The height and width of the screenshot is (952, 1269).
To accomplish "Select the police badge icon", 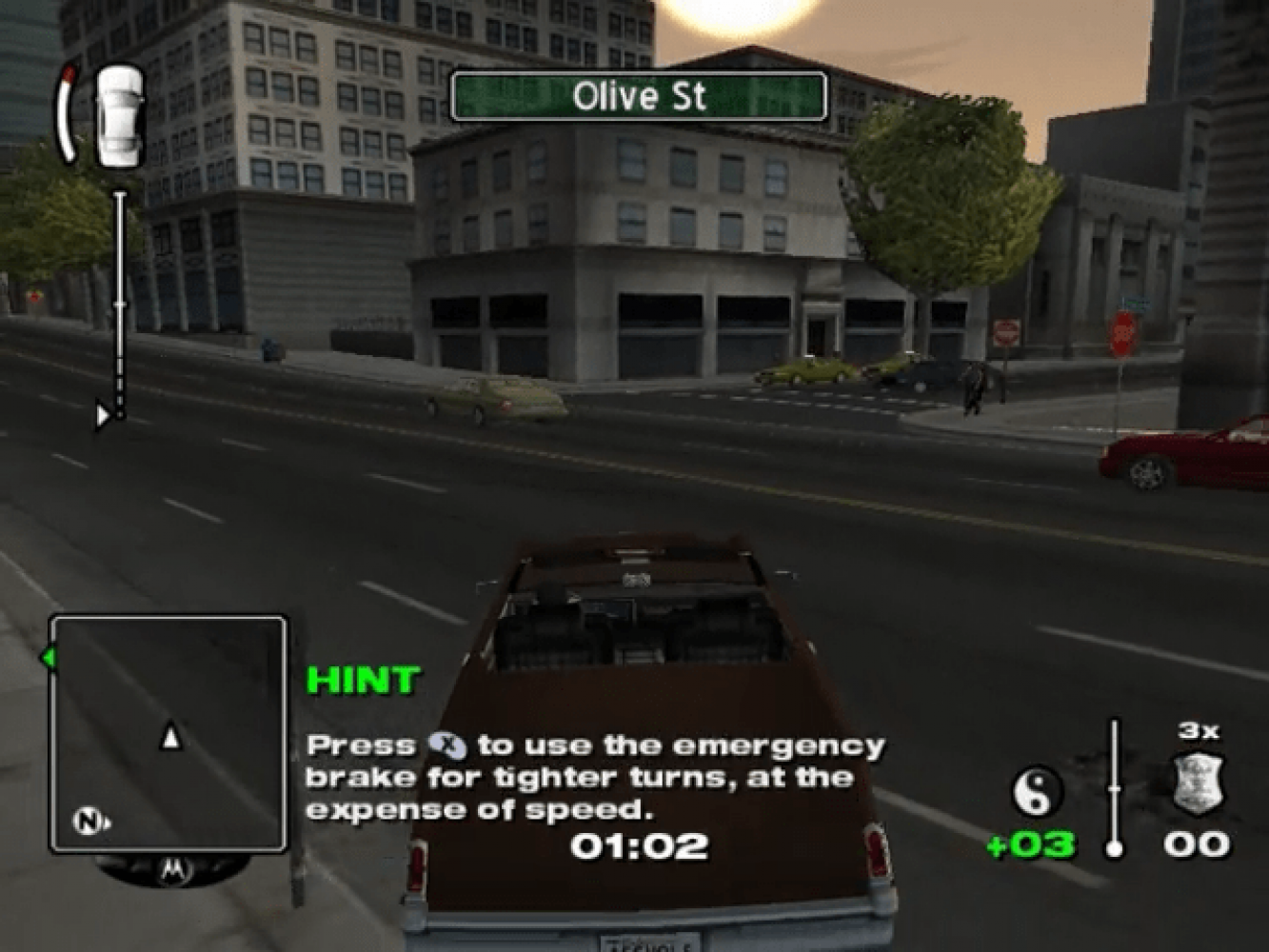I will pos(1198,785).
